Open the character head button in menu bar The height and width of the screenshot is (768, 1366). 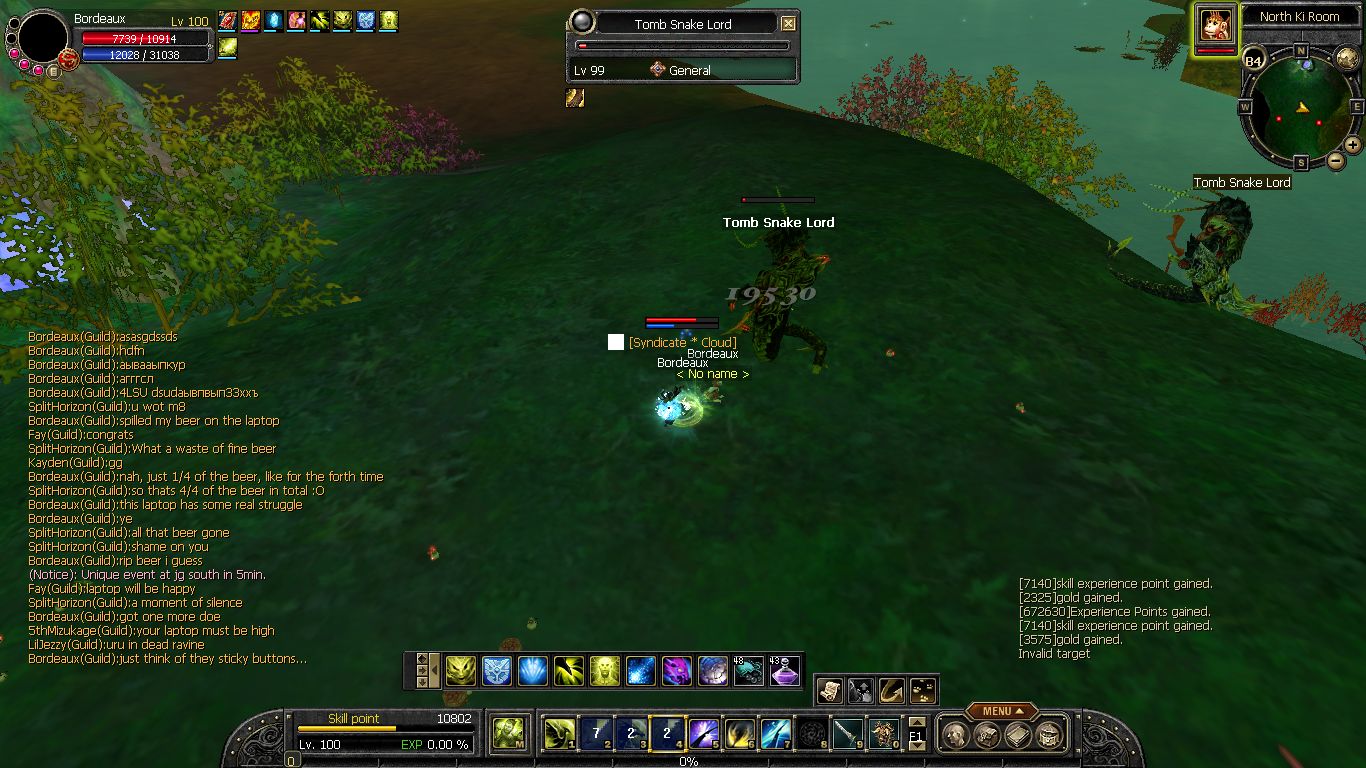point(955,736)
